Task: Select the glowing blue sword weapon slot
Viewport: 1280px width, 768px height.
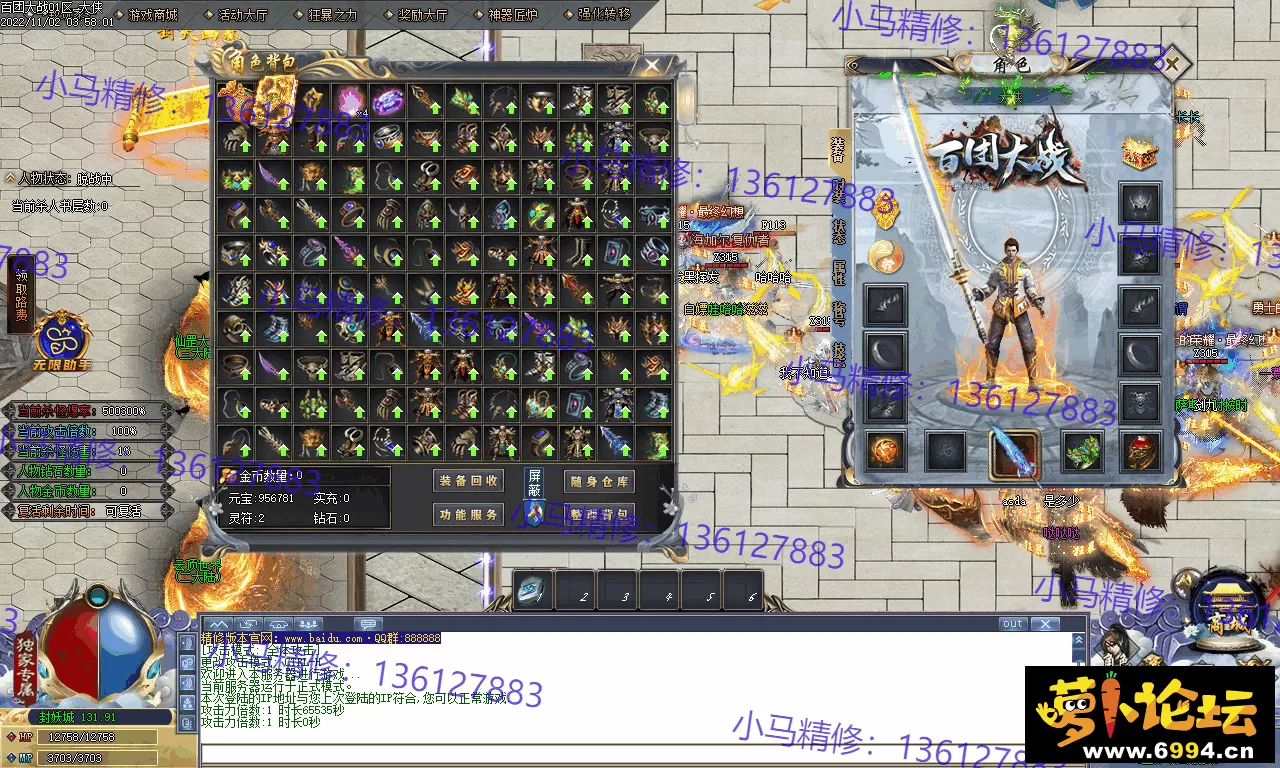Action: [1015, 452]
